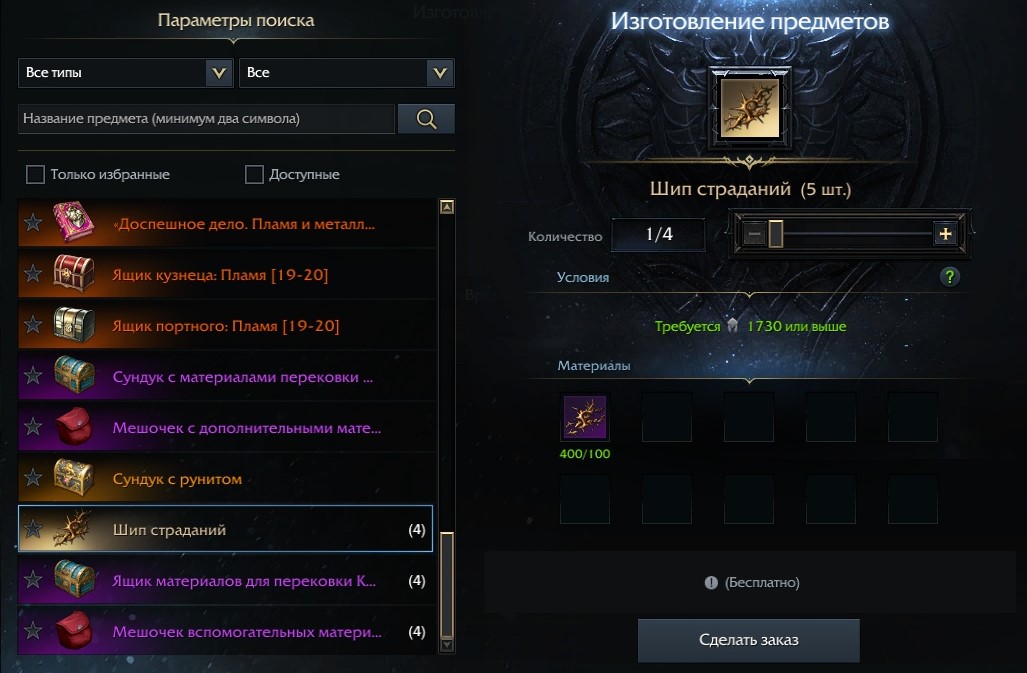The image size is (1027, 673).
Task: Favorite the "Сундук с рунитом" star
Action: coord(33,479)
